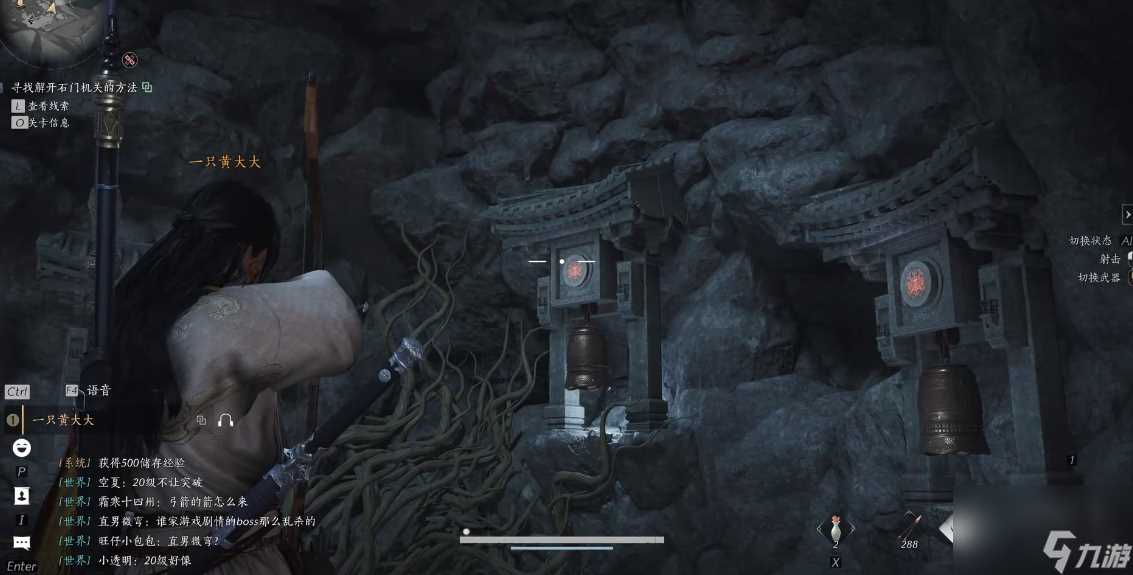Toggle the red crossed icon near the minimap

(x=130, y=61)
